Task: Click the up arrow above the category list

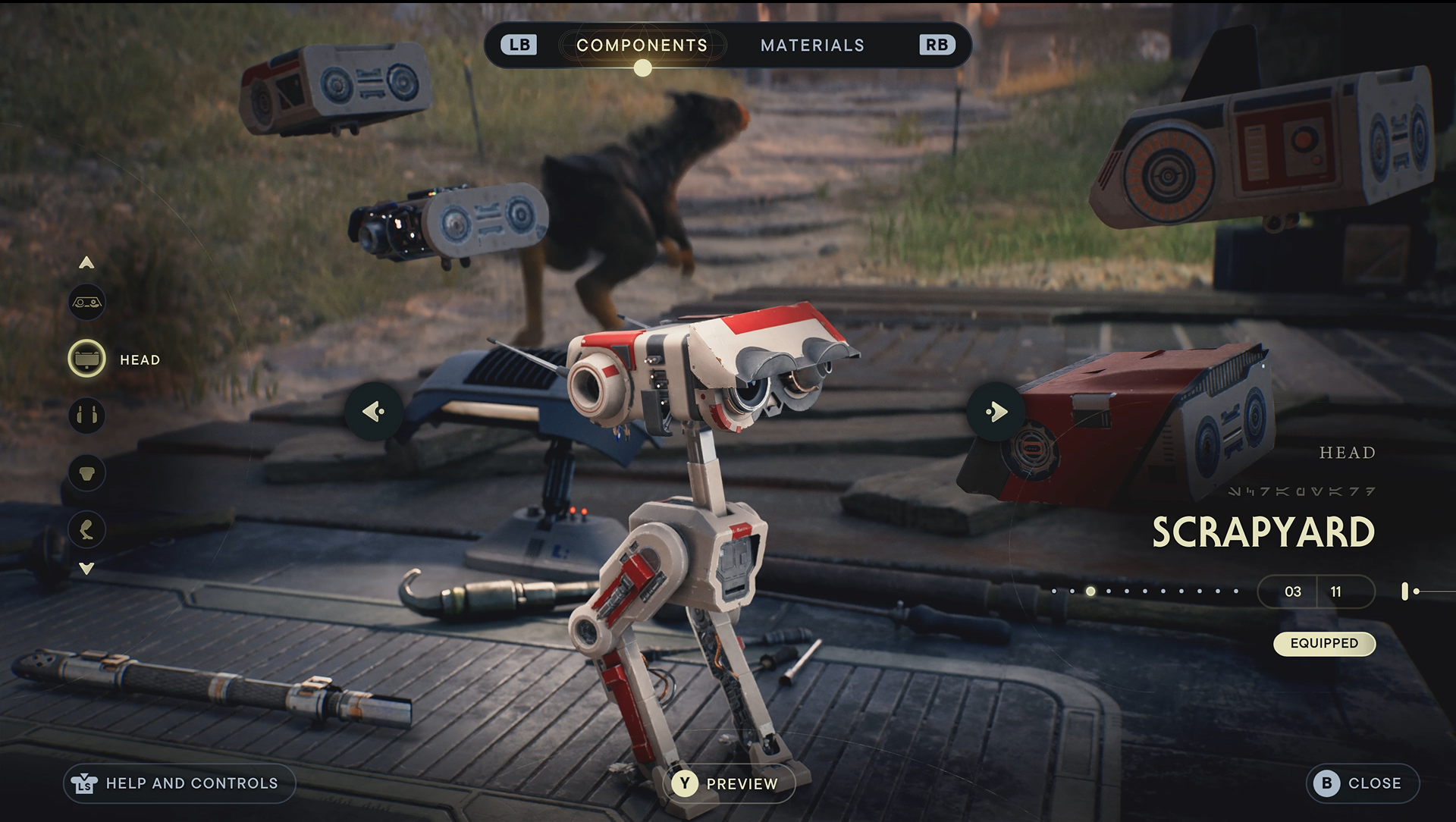Action: [87, 263]
